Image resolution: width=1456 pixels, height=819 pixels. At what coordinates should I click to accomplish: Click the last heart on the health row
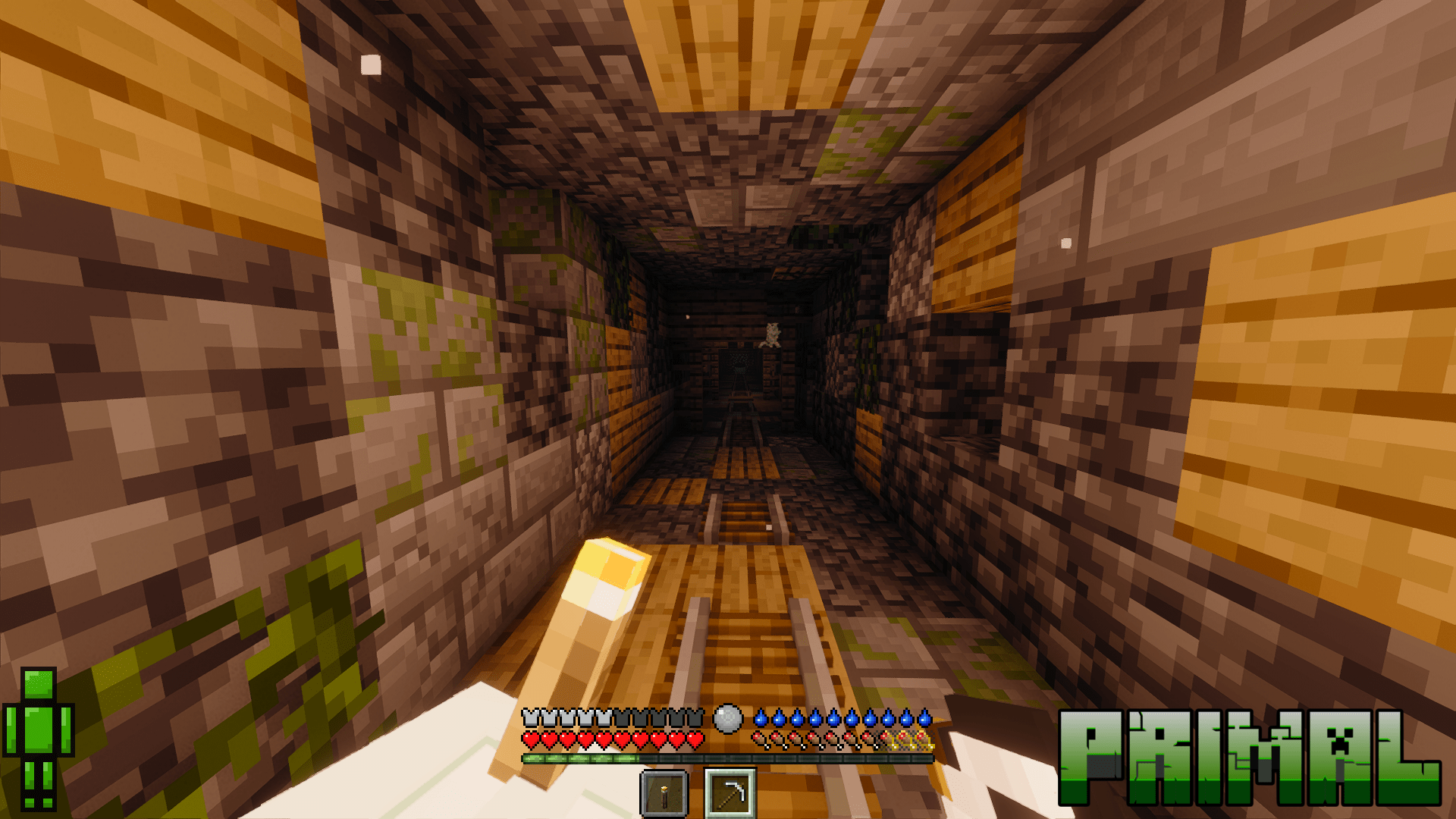[694, 739]
